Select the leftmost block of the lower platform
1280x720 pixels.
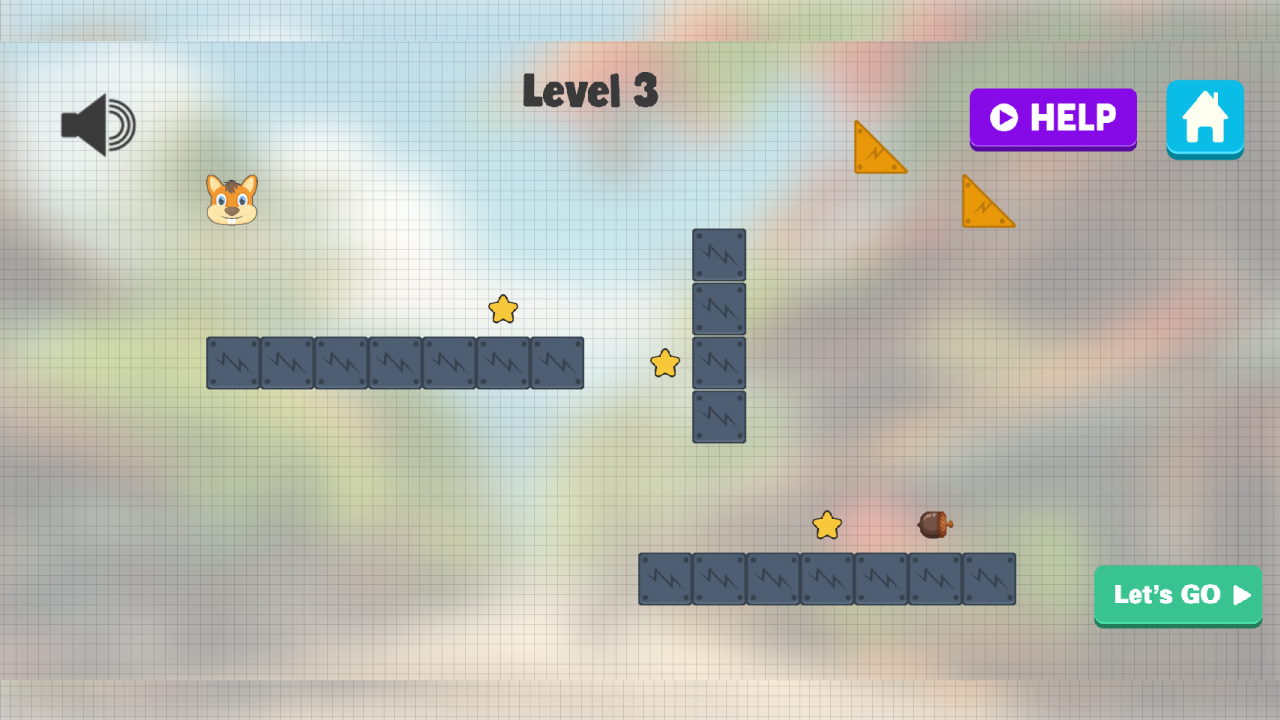664,579
